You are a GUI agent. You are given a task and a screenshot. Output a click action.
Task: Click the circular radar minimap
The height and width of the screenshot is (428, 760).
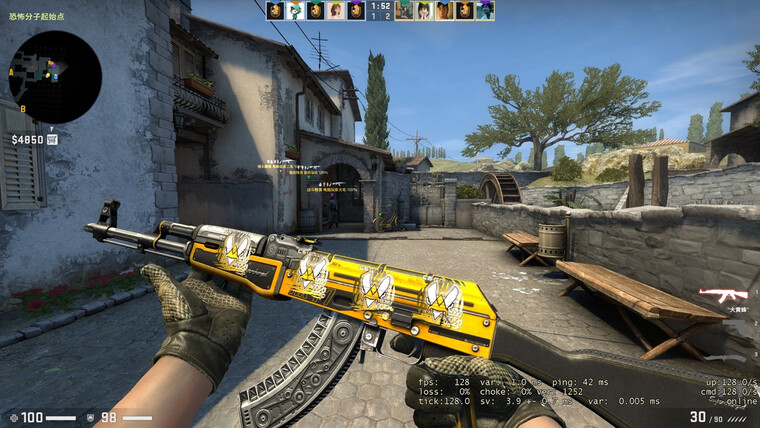click(x=54, y=76)
